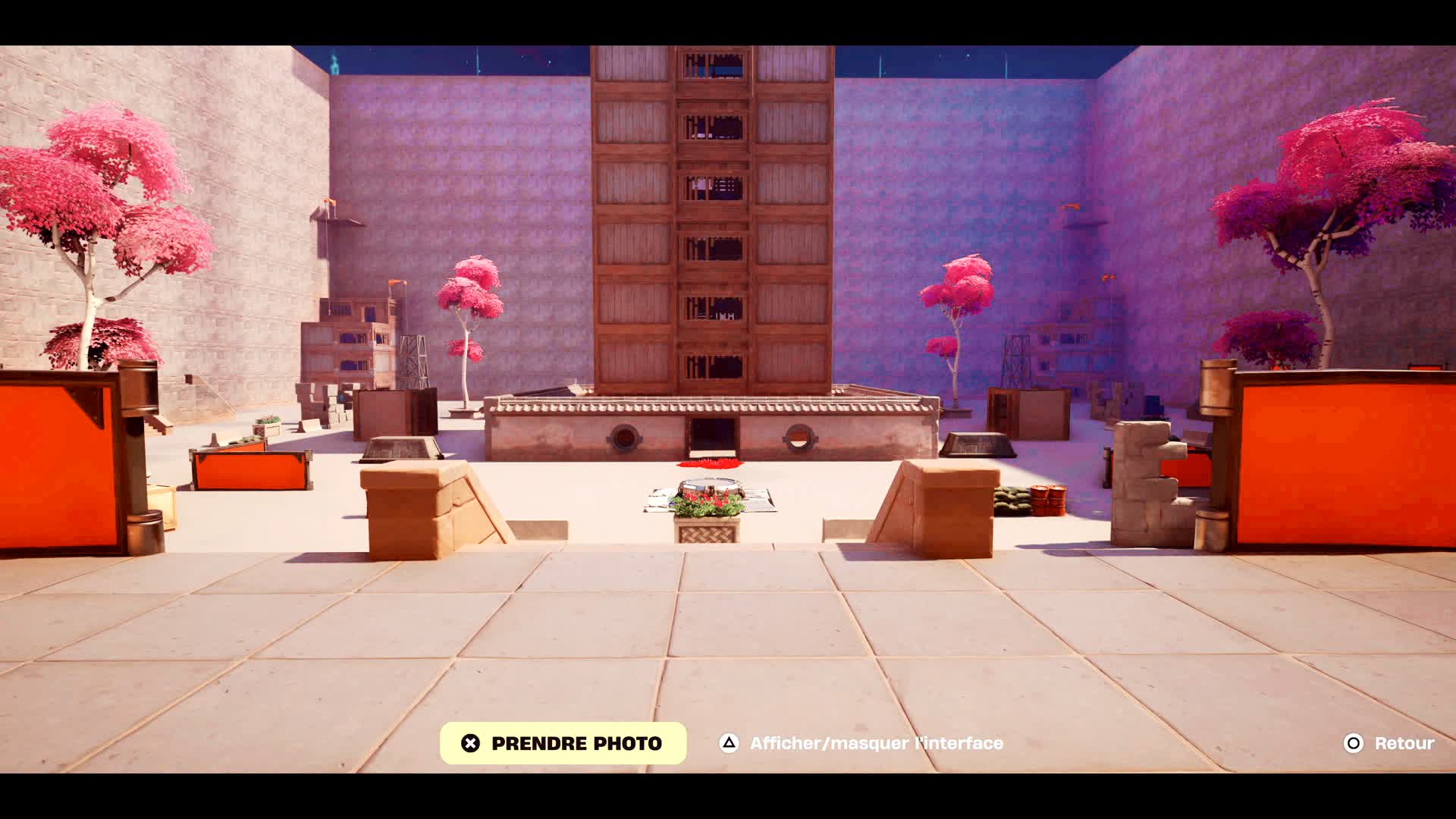Viewport: 1456px width, 819px height.
Task: Toggle the interface with Afficher/masquer l'interface
Action: 876,743
